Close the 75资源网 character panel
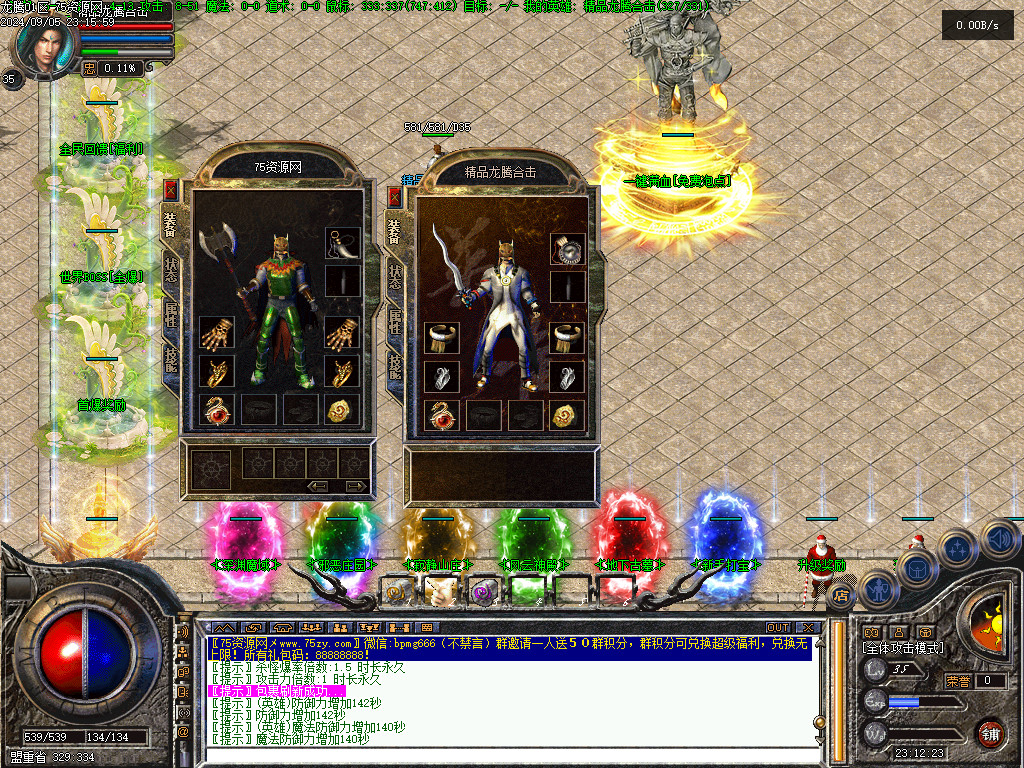The width and height of the screenshot is (1024, 768). click(171, 189)
